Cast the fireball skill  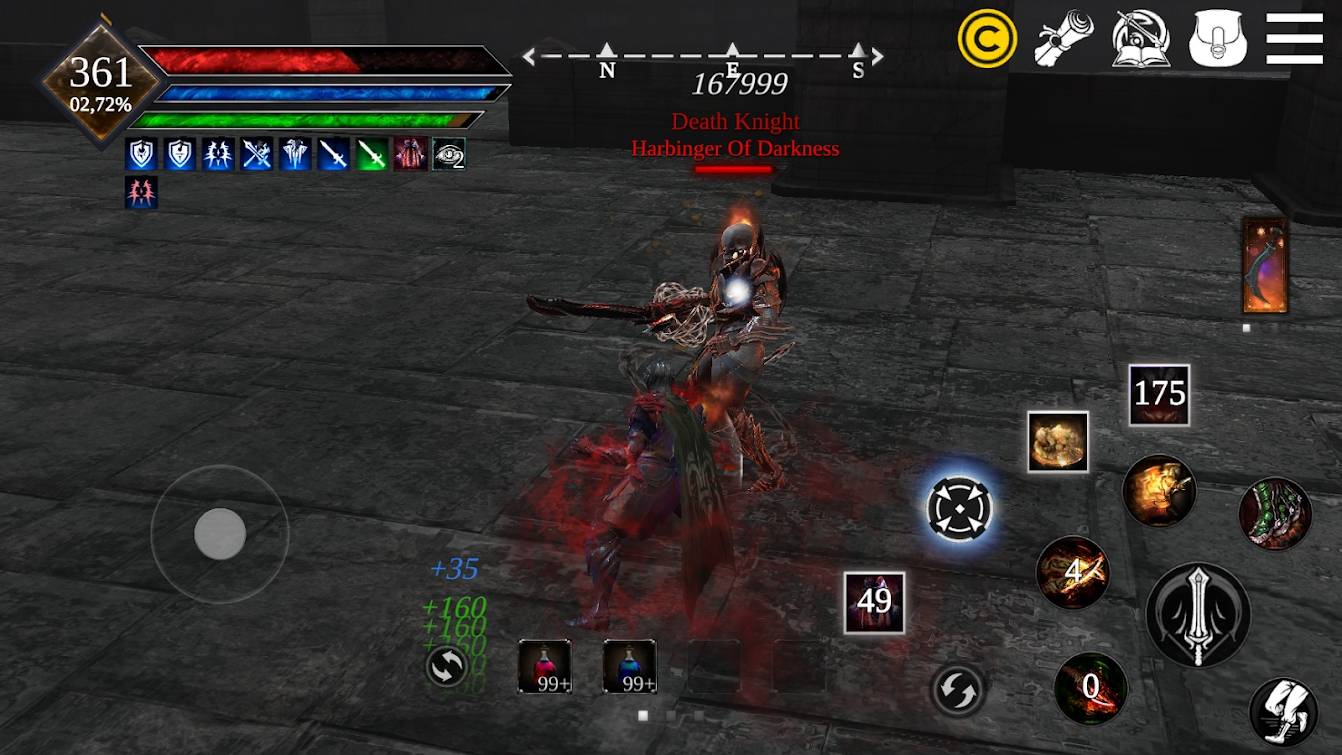click(1159, 490)
